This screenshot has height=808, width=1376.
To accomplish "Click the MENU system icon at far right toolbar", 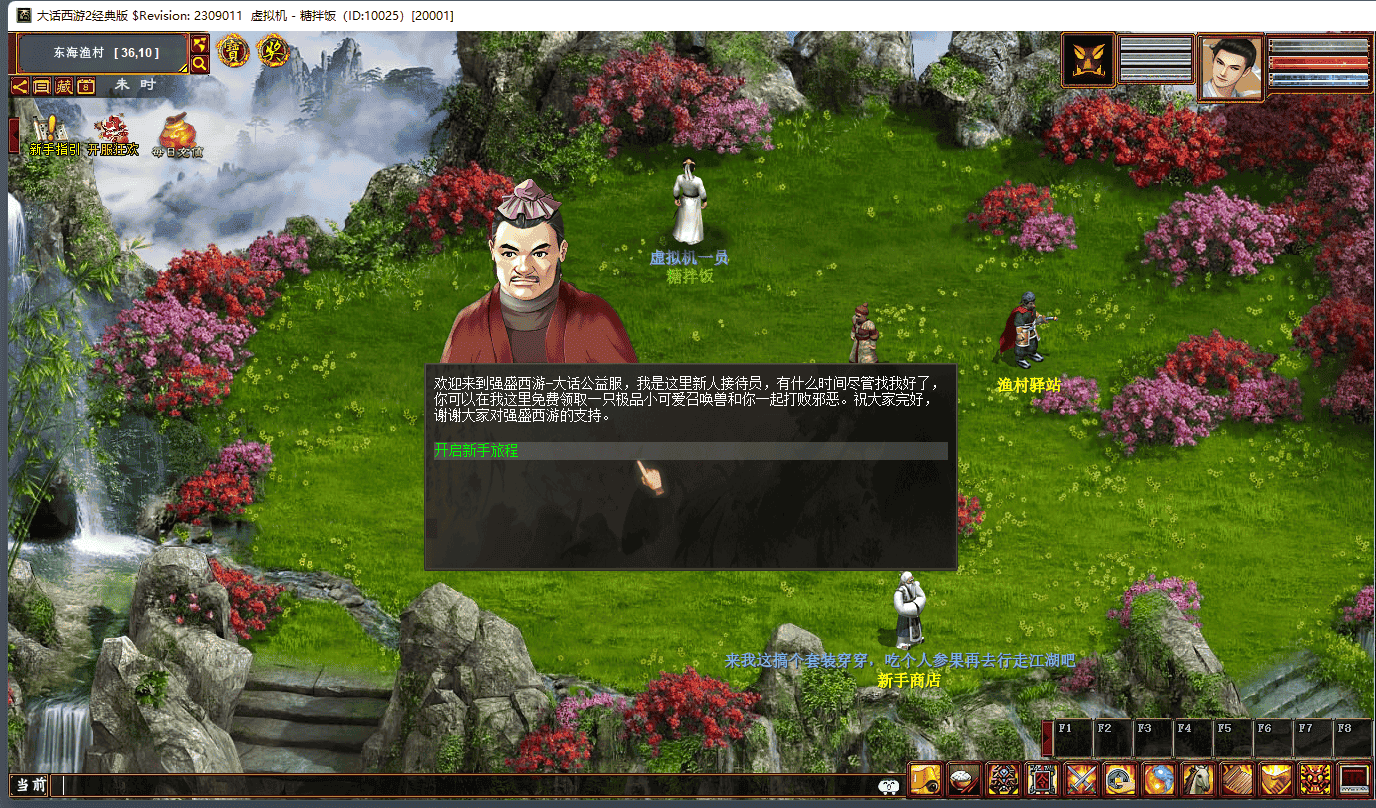I will (1353, 778).
